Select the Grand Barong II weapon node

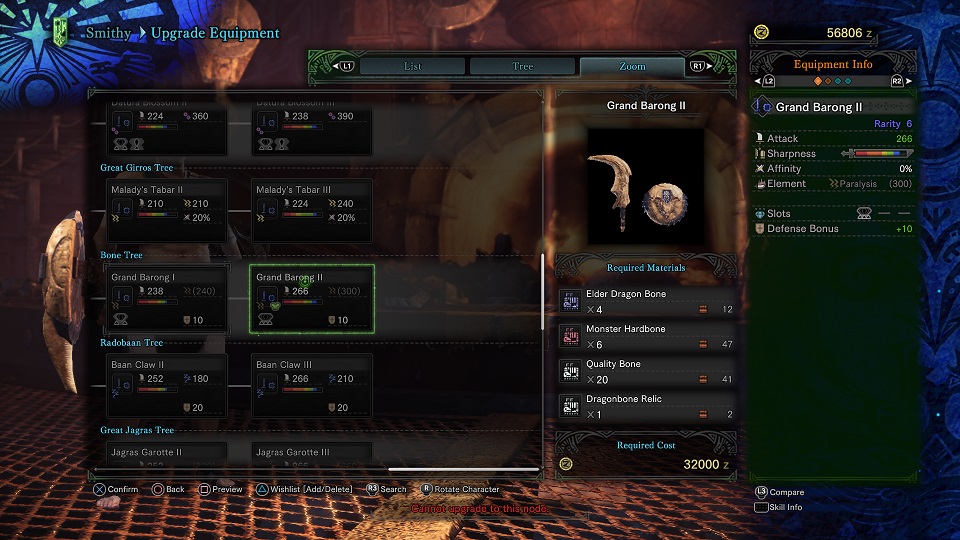[x=312, y=298]
